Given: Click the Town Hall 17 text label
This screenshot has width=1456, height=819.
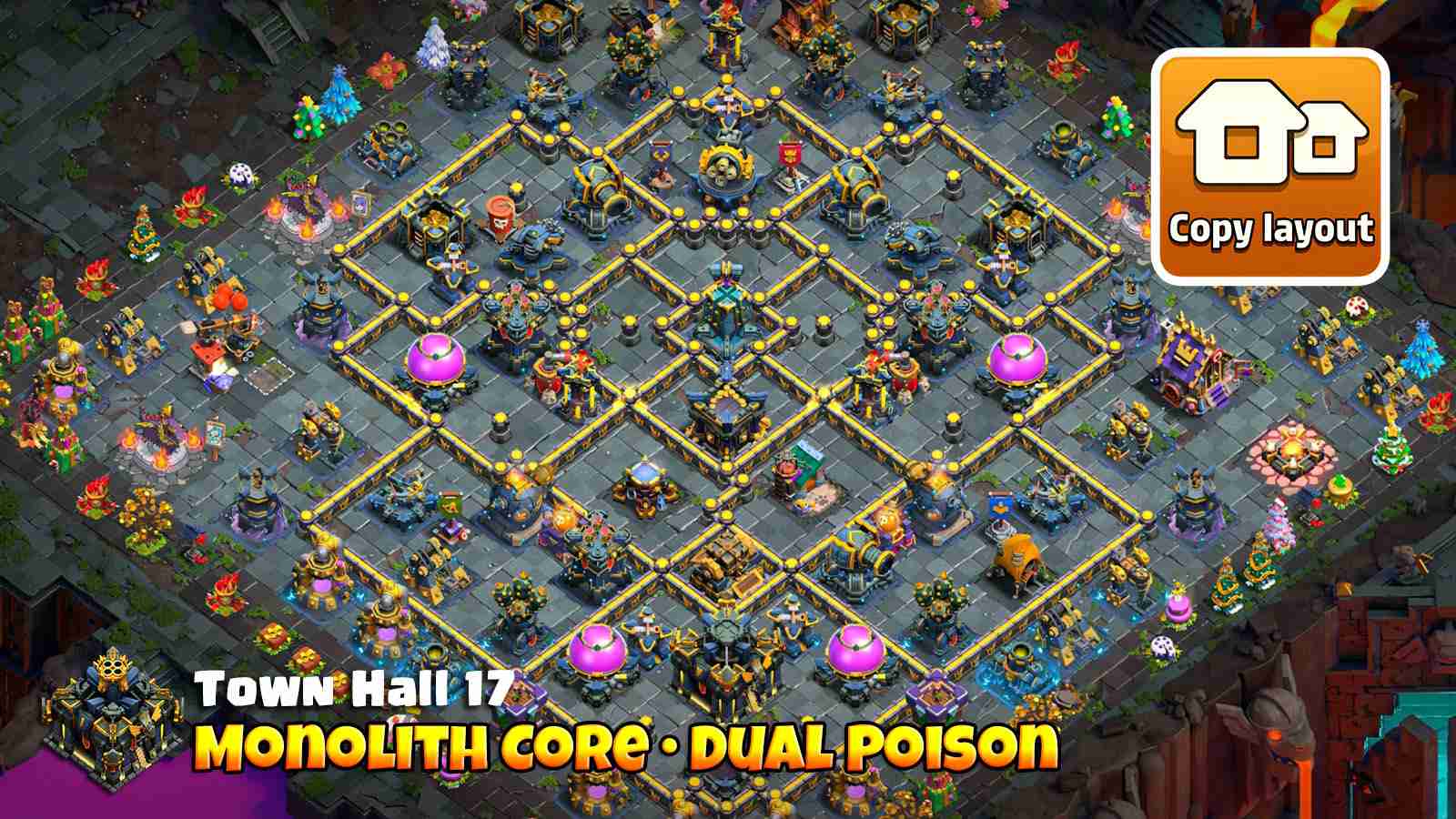Looking at the screenshot, I should click(355, 692).
